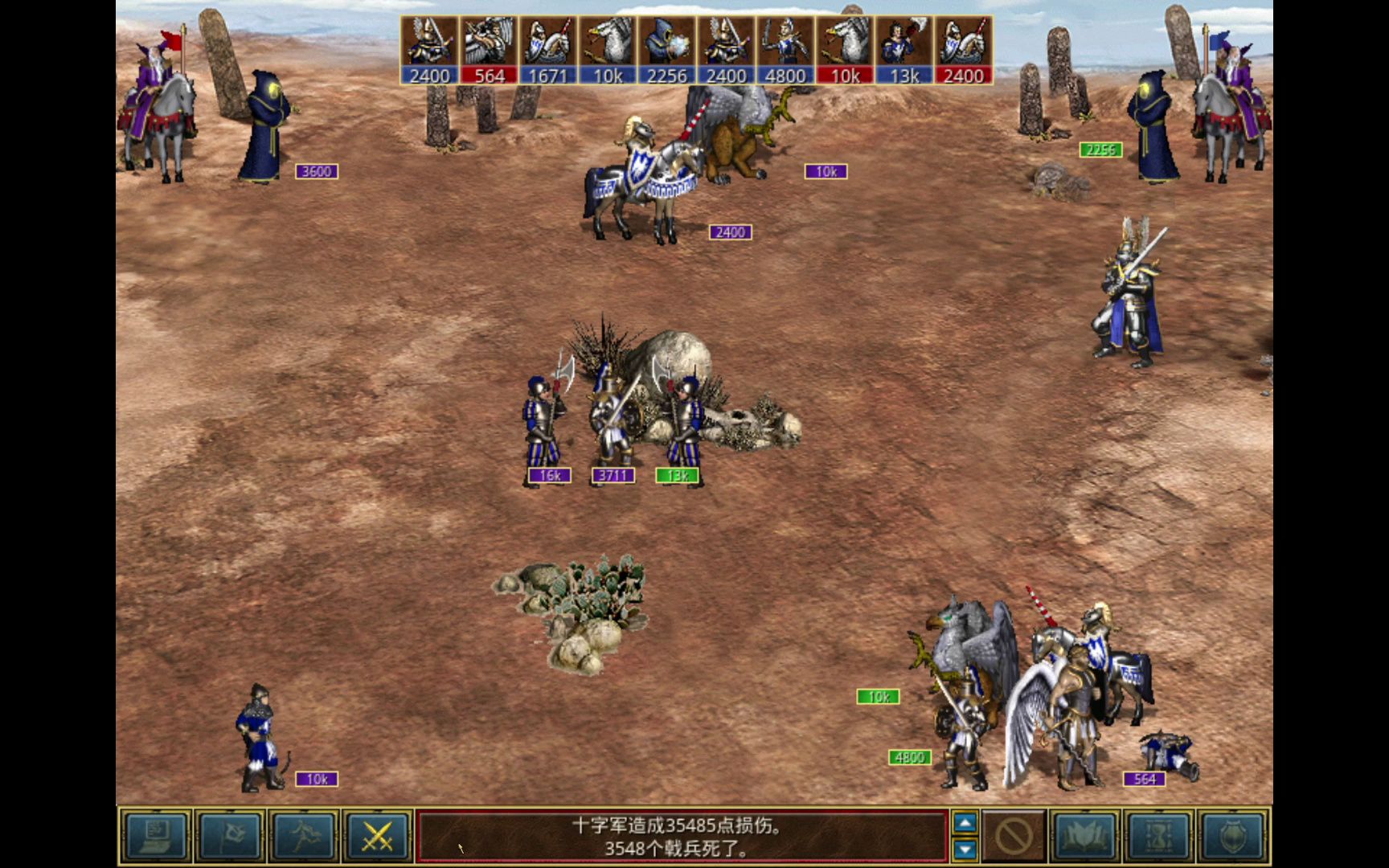Open the system options computer button
Image resolution: width=1389 pixels, height=868 pixels.
point(156,837)
